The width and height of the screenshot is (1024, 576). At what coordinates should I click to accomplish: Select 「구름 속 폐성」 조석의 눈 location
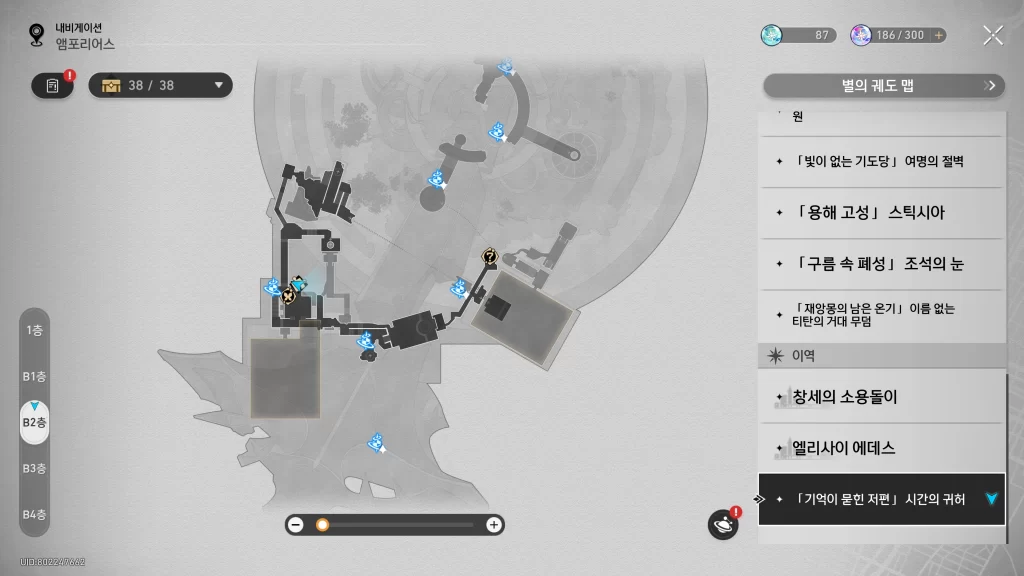coord(880,264)
